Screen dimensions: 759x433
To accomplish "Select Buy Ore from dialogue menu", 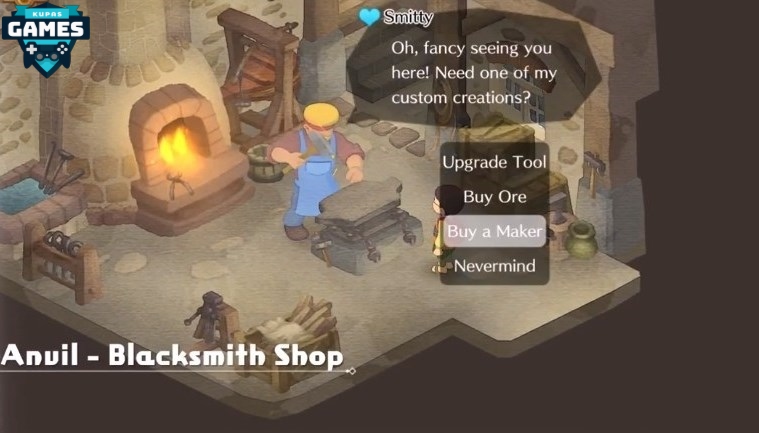I will pyautogui.click(x=494, y=197).
